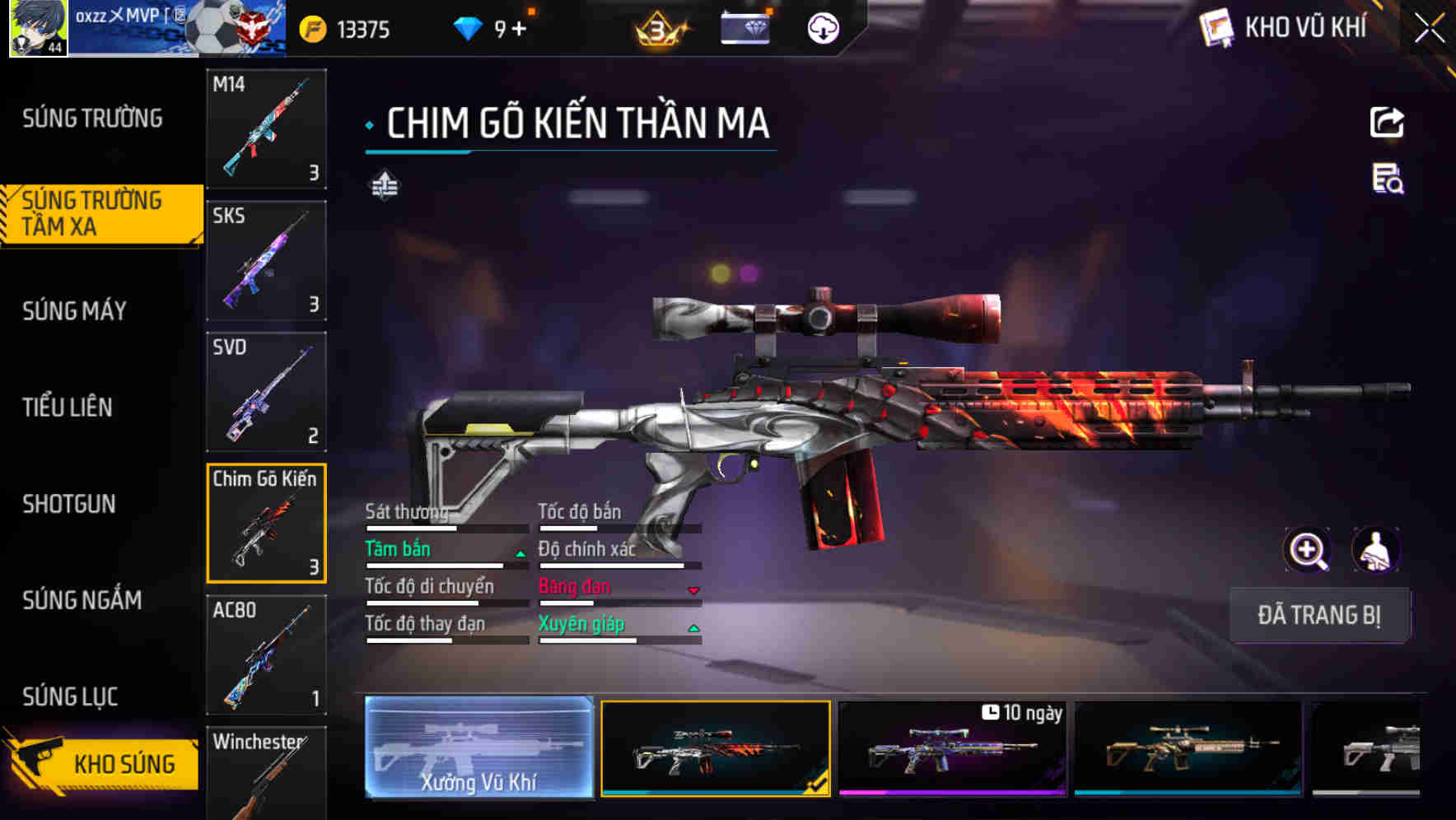
Task: Open the Xưởng Vũ Khí workshop tile
Action: (478, 748)
